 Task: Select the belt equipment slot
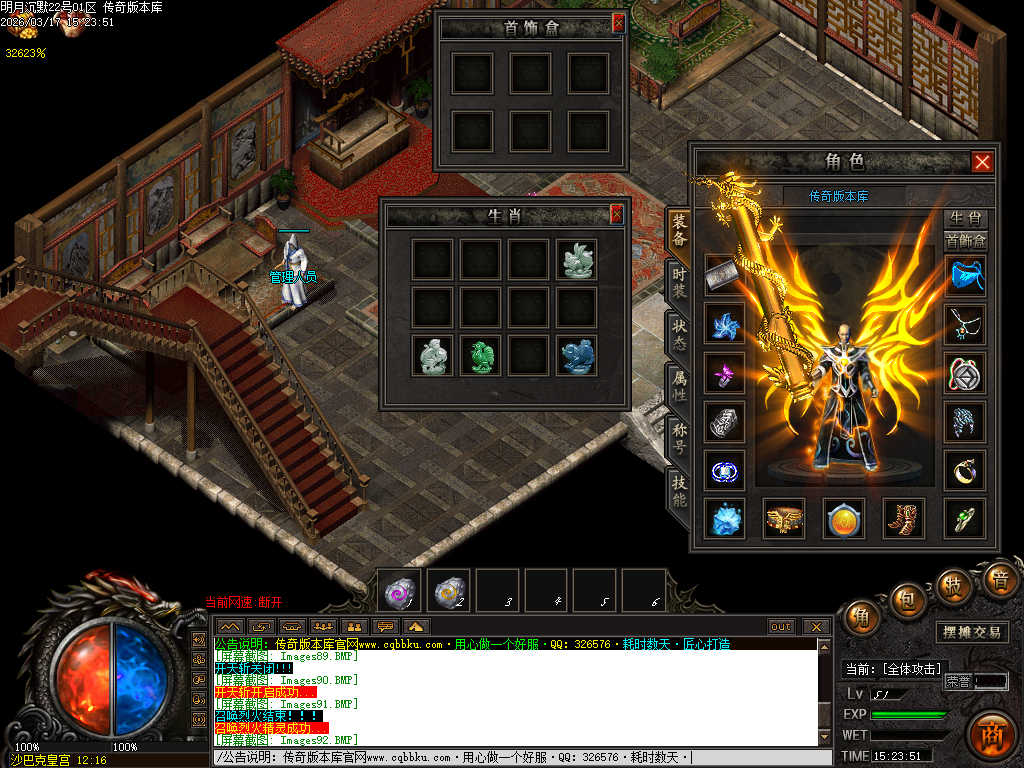coord(784,518)
